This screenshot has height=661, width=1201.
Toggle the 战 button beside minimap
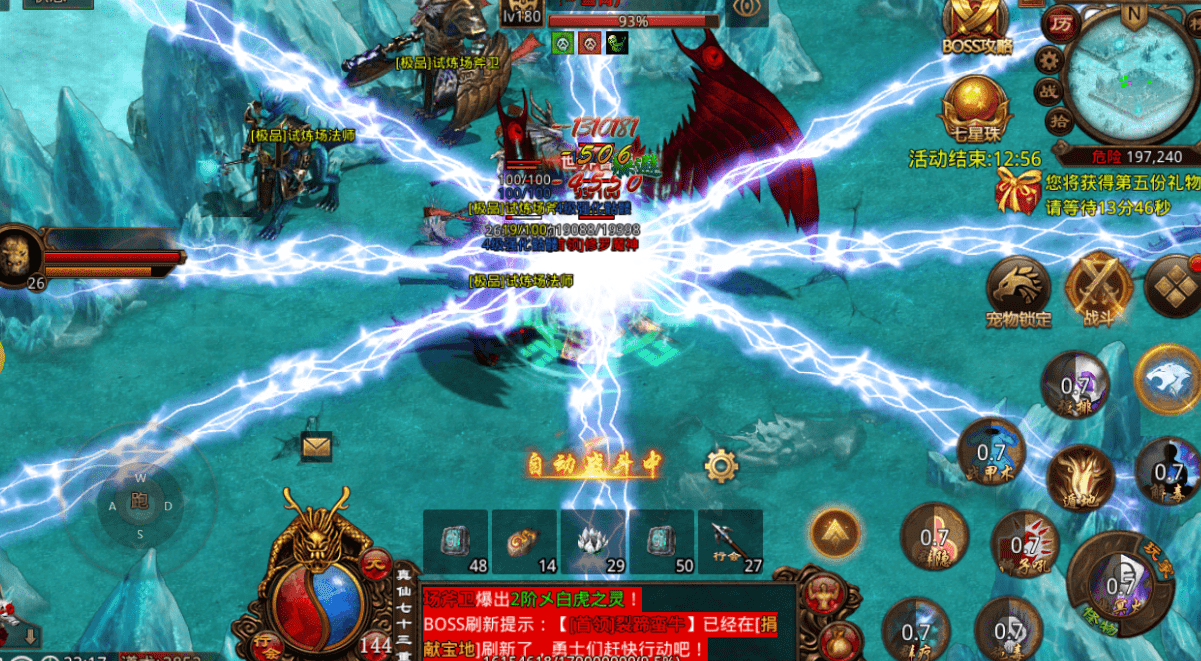tap(1051, 91)
